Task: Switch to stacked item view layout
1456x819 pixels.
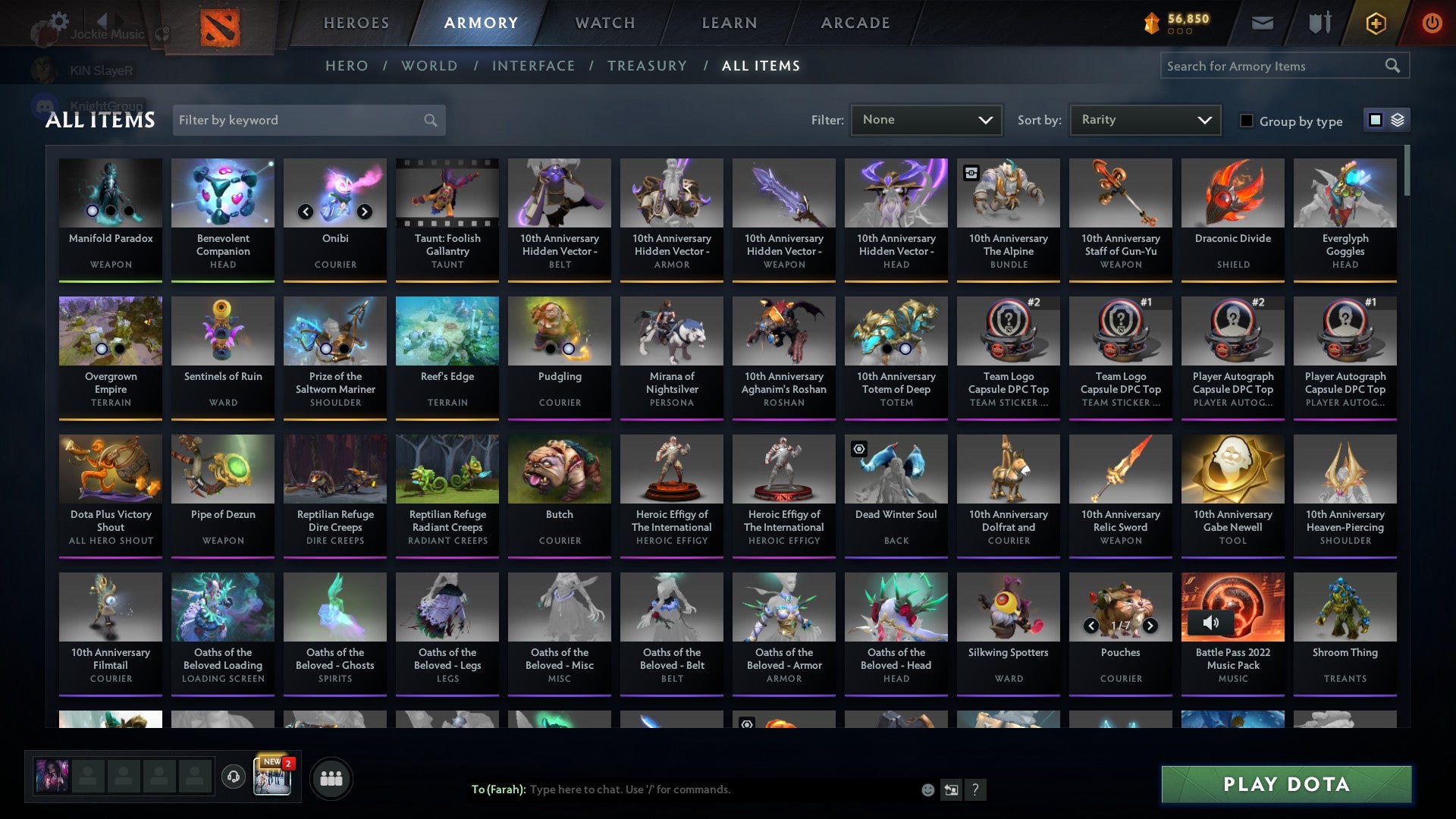Action: point(1398,120)
